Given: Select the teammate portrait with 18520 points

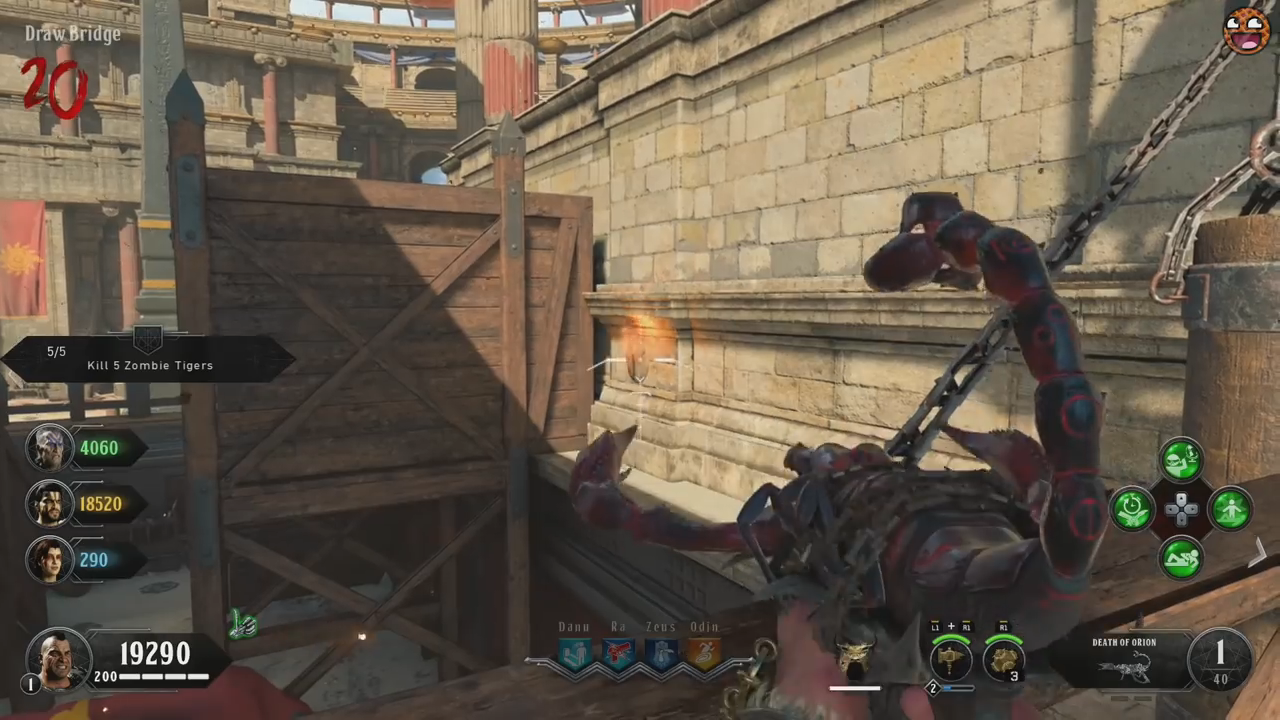Looking at the screenshot, I should (49, 504).
